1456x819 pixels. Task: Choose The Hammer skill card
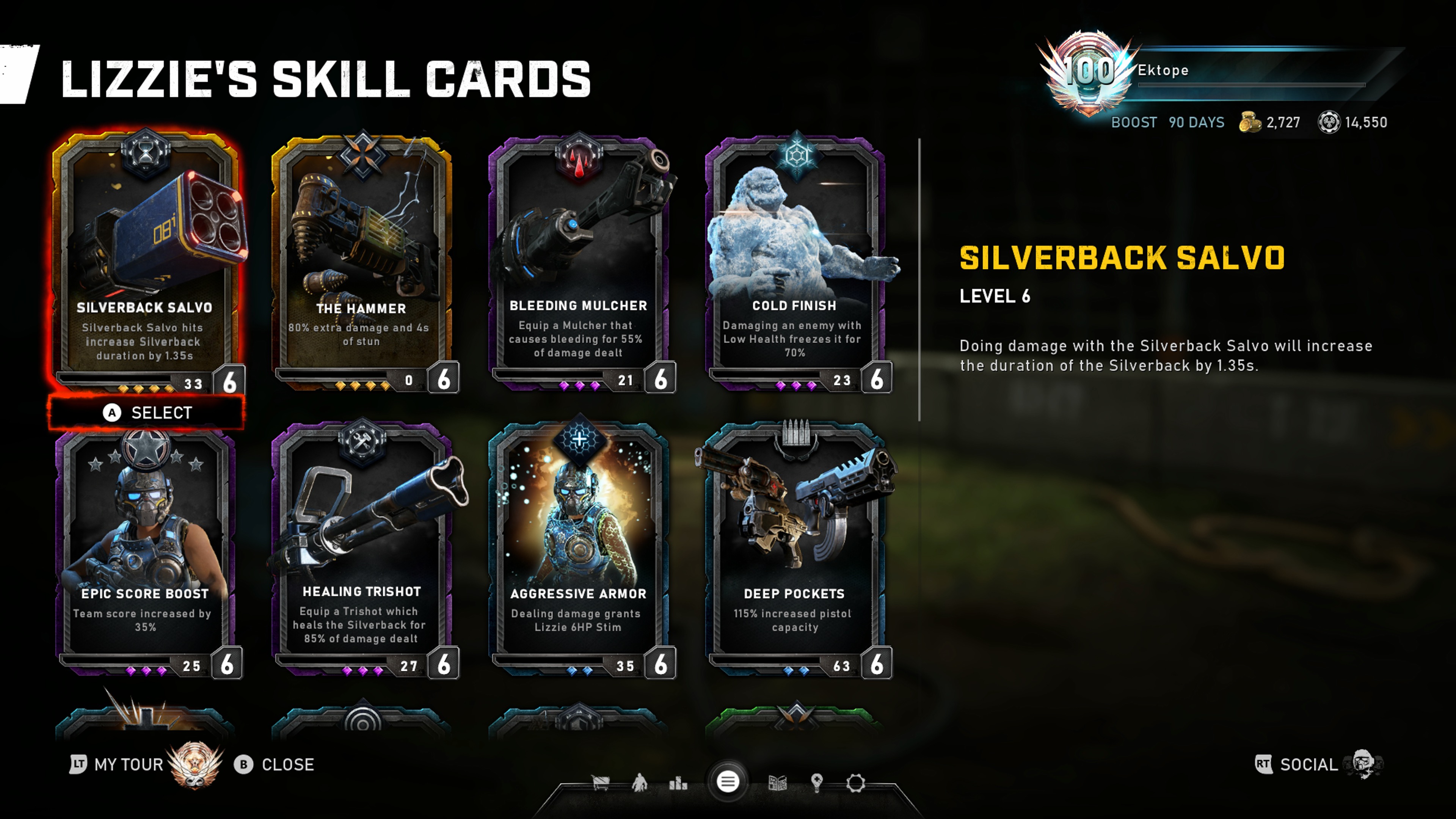[x=362, y=260]
